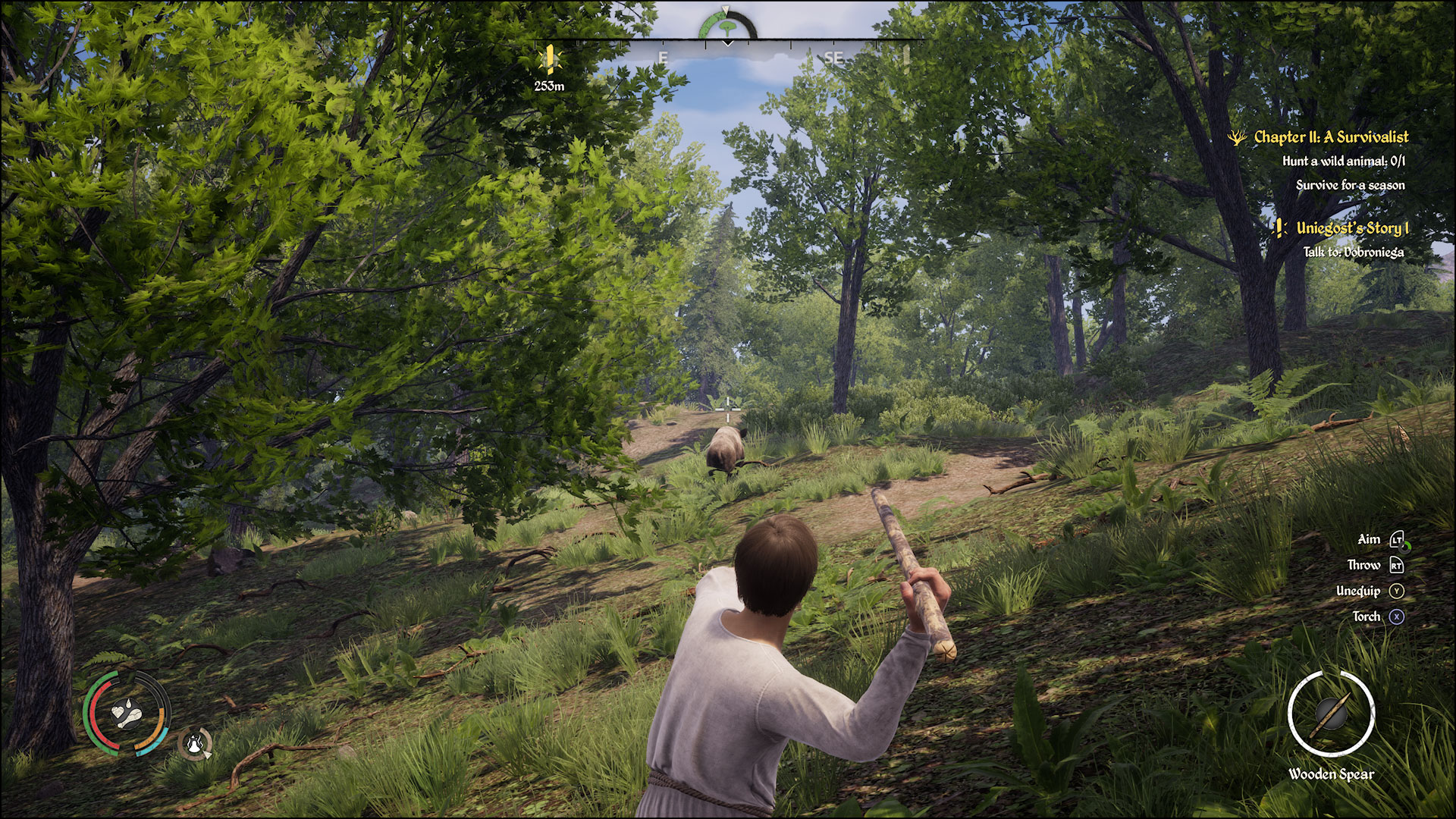The width and height of the screenshot is (1456, 819).
Task: Select the Wooden Spear weapon slot
Action: pyautogui.click(x=1331, y=714)
